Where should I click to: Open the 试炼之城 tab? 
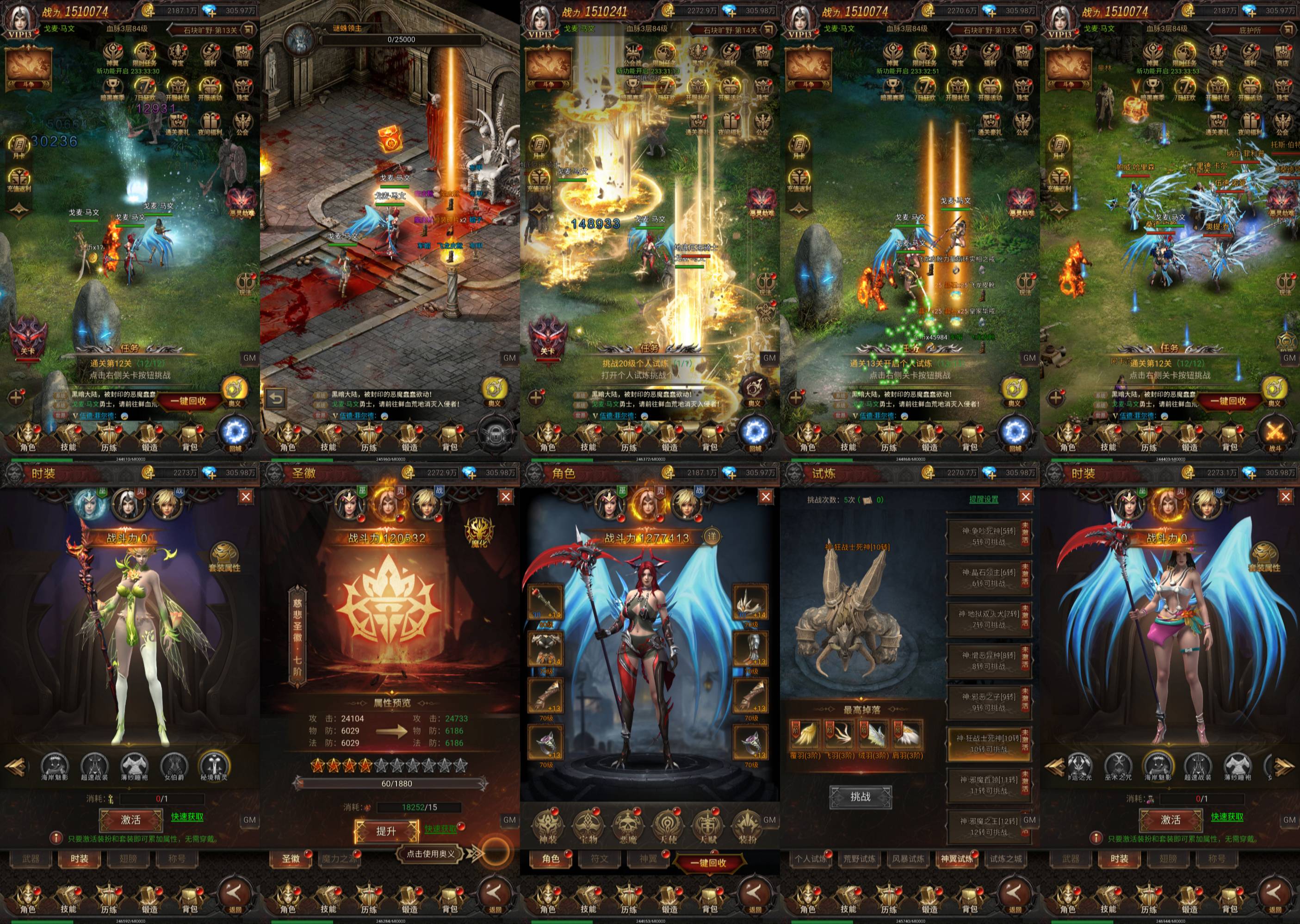[x=1006, y=859]
